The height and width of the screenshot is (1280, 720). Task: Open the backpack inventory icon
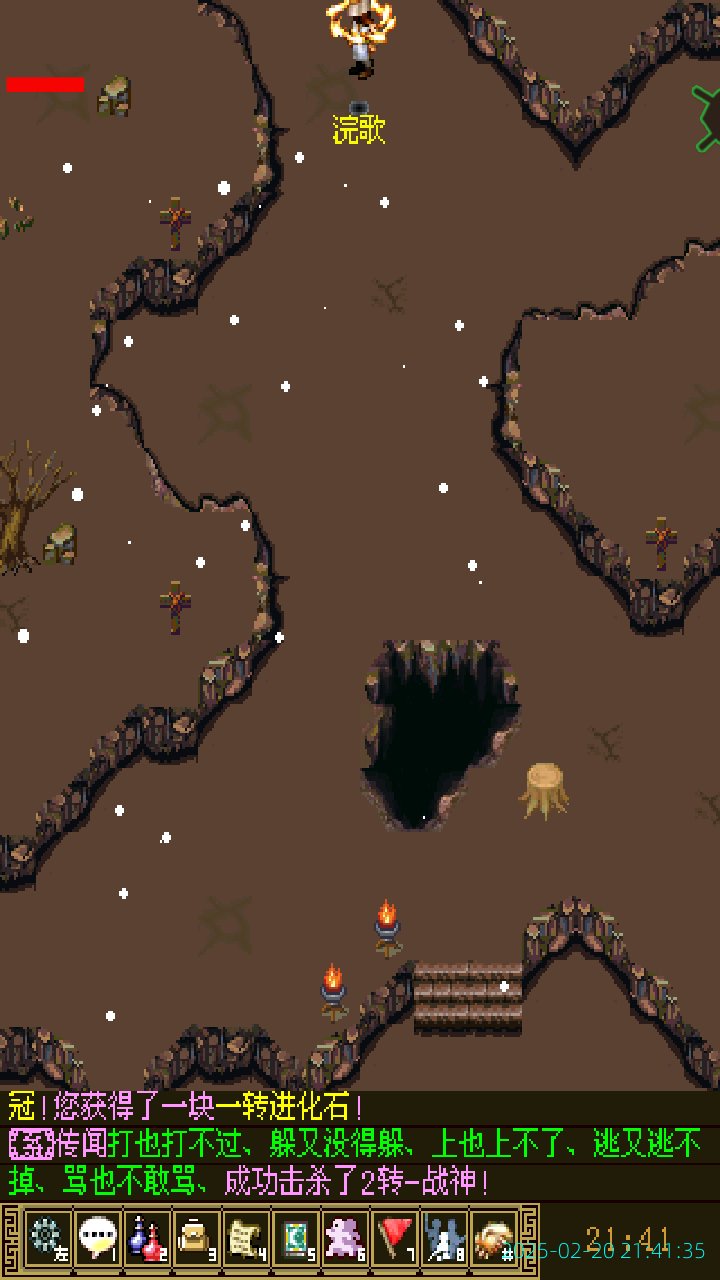[x=197, y=1238]
